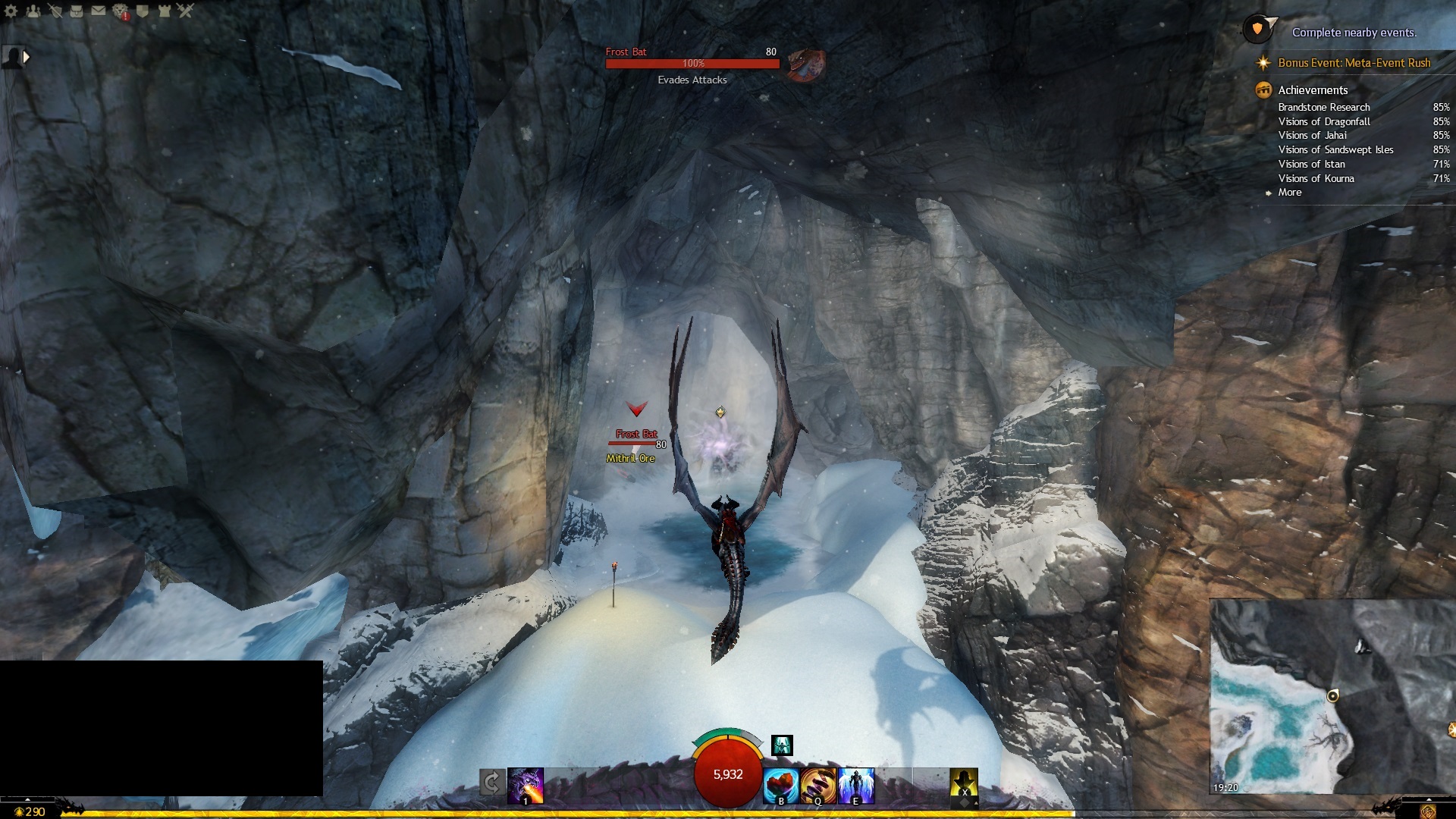Expand More in the achievements tracker
Screen dimensions: 1456x819
(x=1289, y=193)
